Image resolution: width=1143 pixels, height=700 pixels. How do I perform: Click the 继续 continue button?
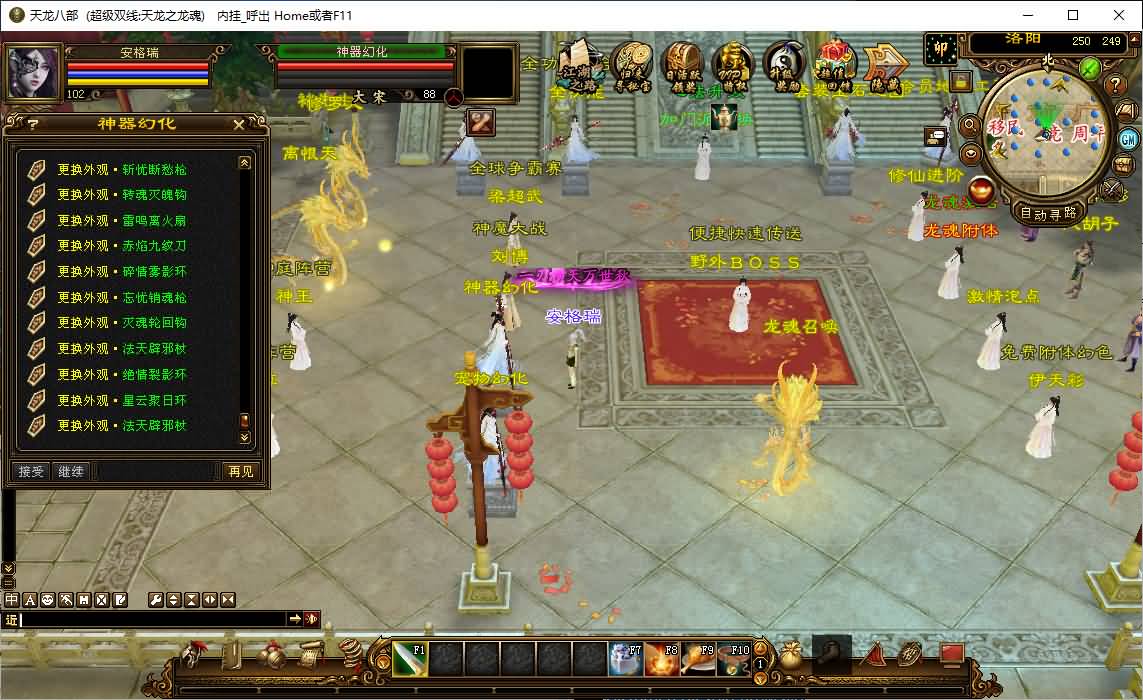(x=71, y=471)
